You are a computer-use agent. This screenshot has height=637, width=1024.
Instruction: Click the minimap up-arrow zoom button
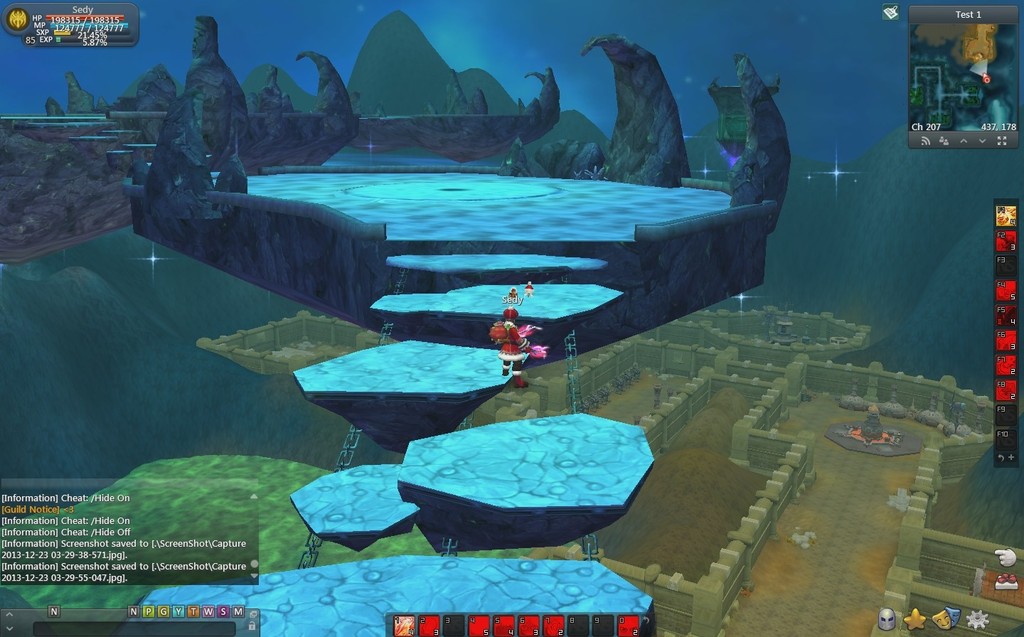964,142
